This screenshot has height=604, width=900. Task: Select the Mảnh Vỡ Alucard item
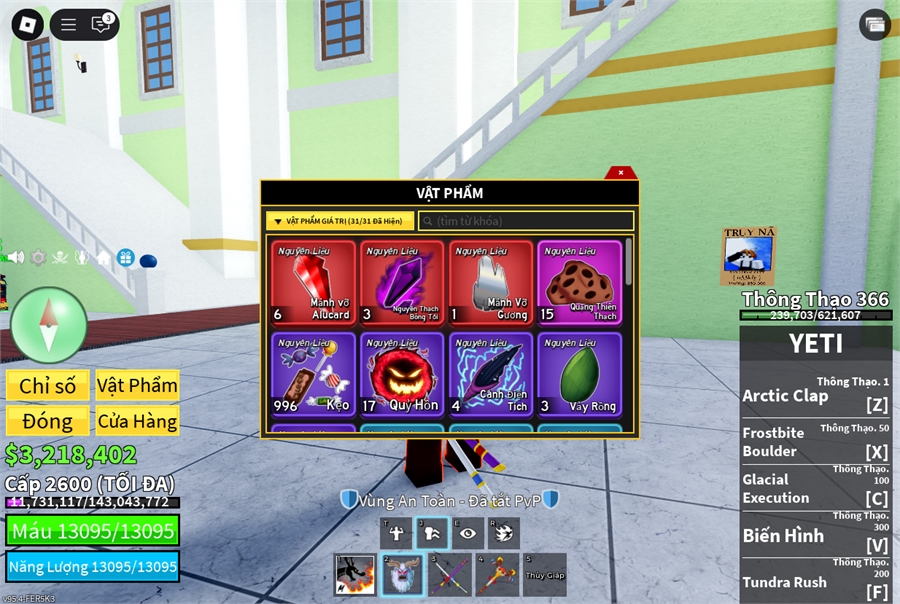[x=313, y=283]
